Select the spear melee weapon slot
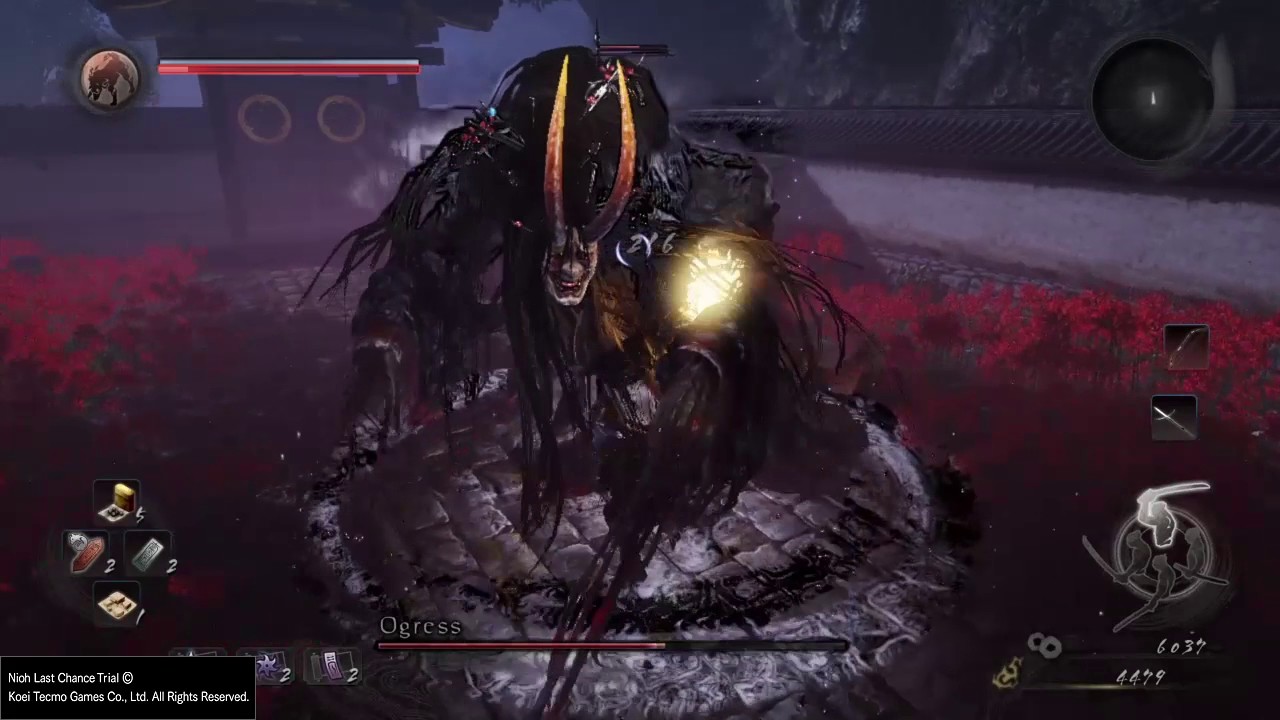Image resolution: width=1280 pixels, height=720 pixels. pos(1174,417)
